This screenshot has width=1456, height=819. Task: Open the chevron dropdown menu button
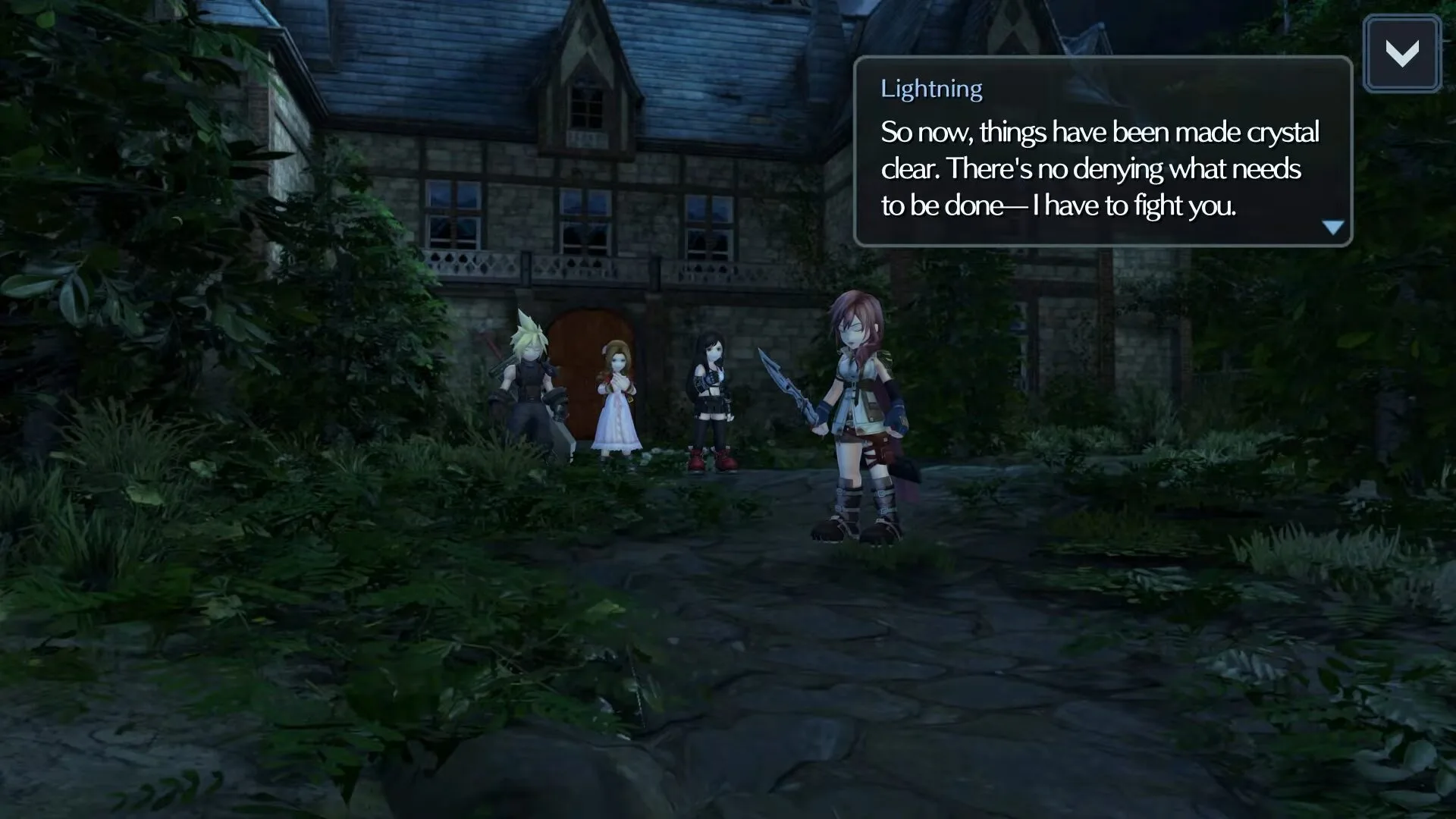[1401, 54]
